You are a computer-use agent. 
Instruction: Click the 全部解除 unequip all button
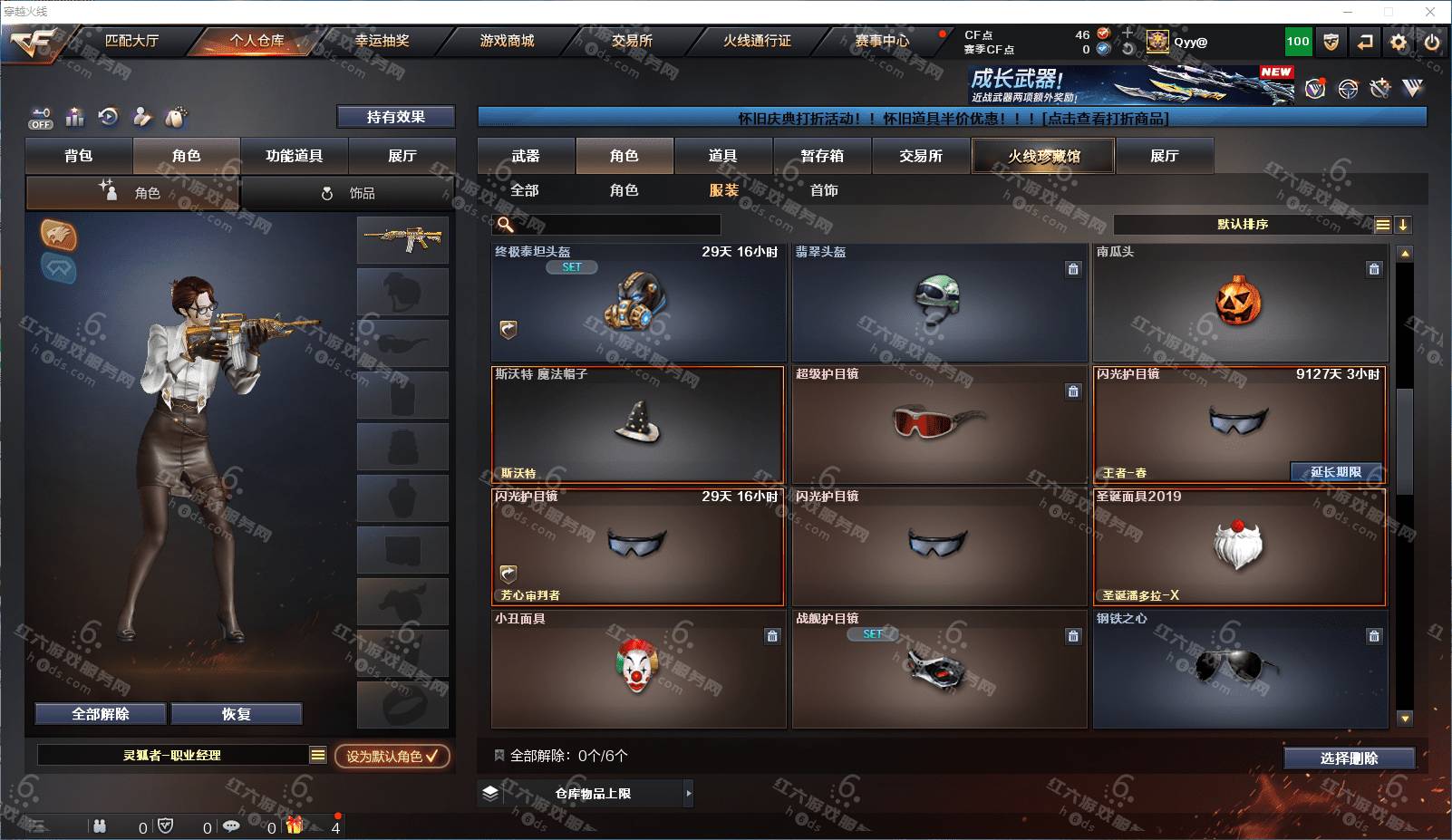pos(101,714)
